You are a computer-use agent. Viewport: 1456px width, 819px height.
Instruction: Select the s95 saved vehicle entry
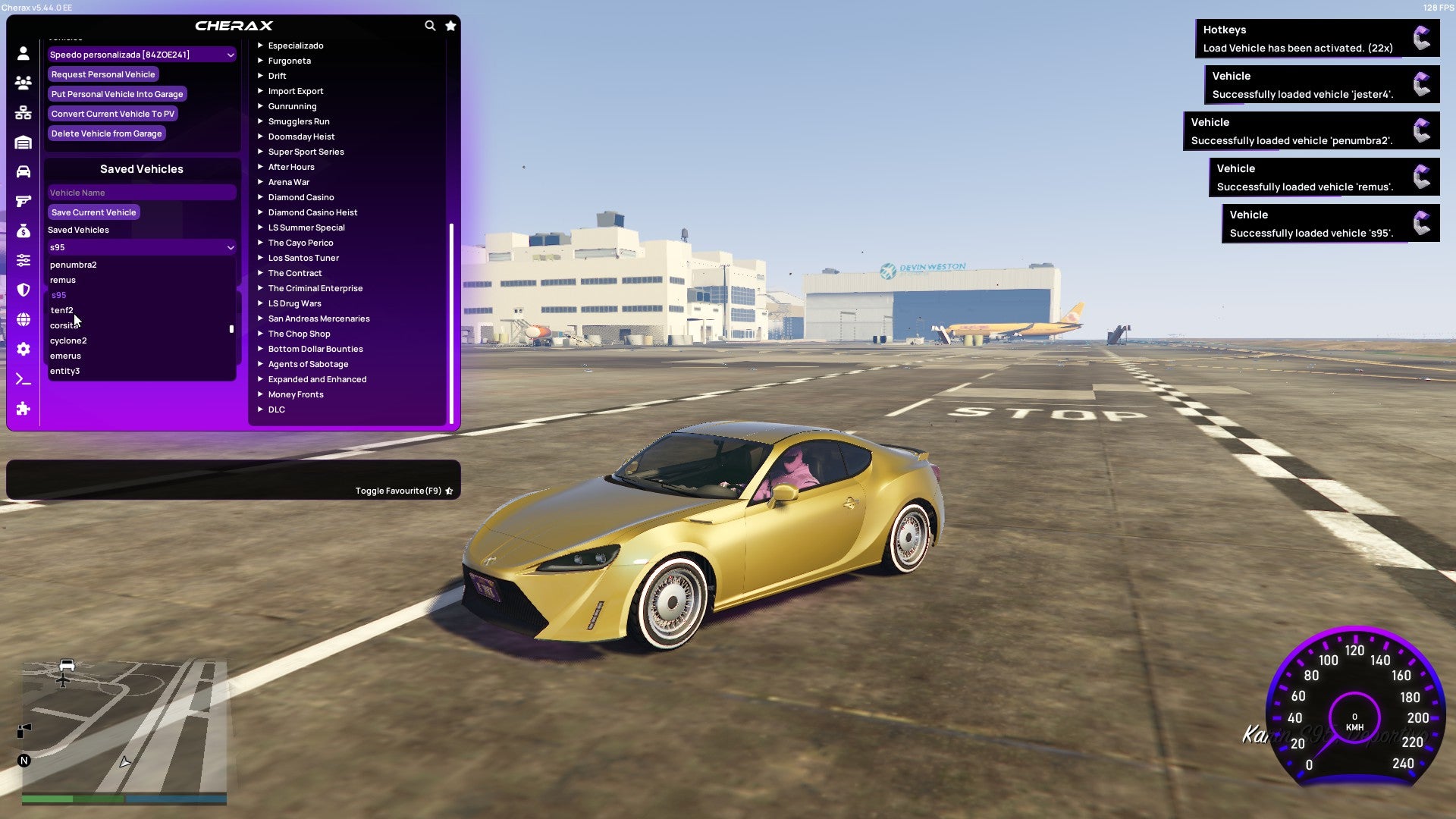pyautogui.click(x=59, y=294)
